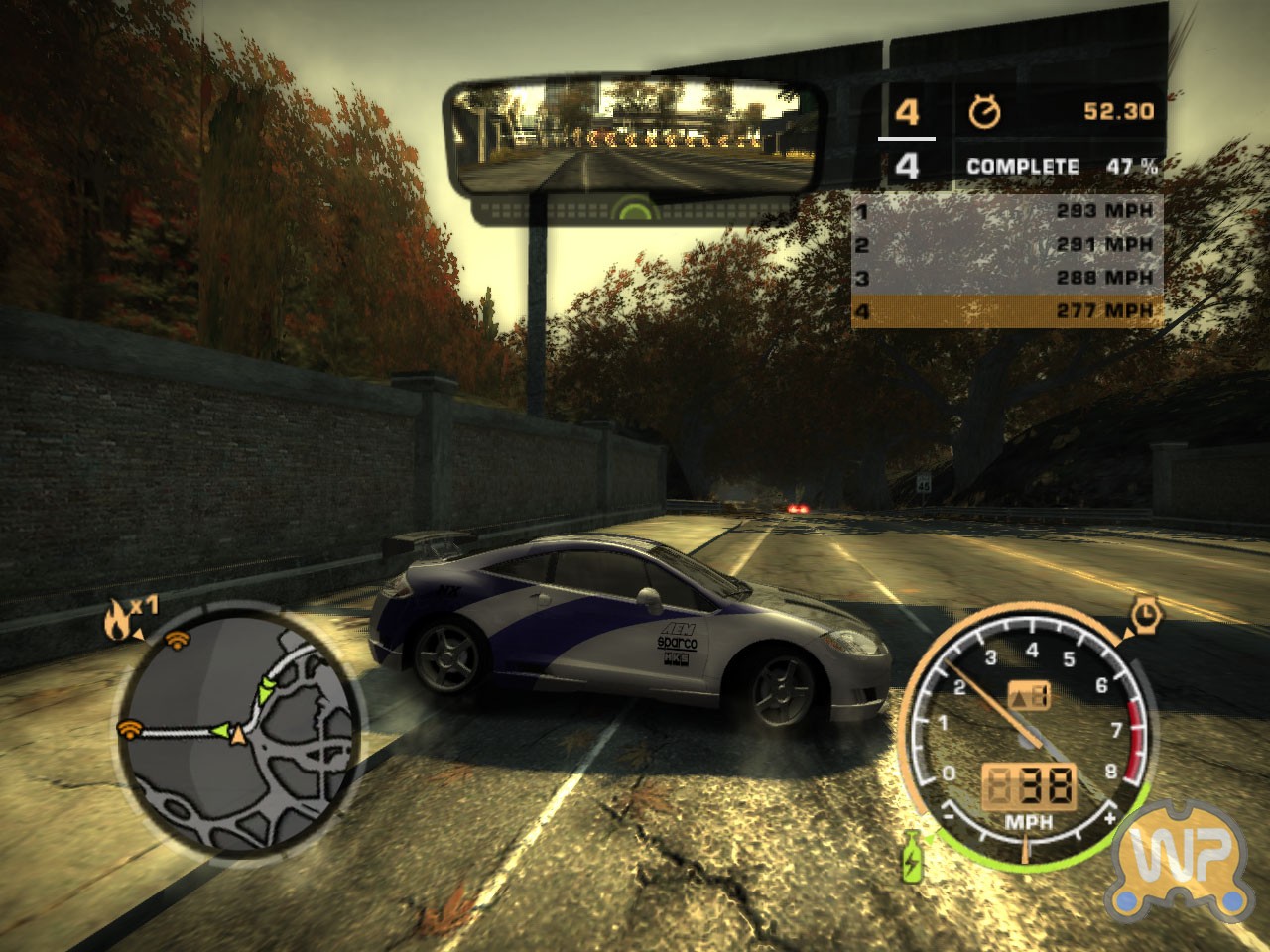The image size is (1270, 952).
Task: Select the first-place 293 MPH leaderboard row
Action: (1006, 211)
